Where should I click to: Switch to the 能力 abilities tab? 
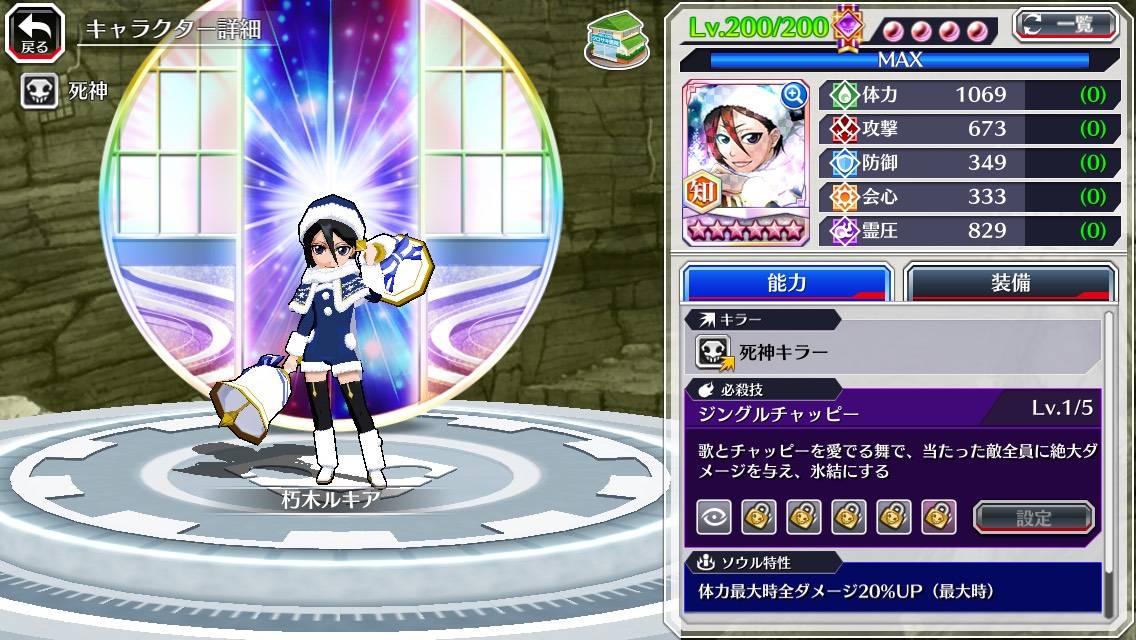pos(786,283)
